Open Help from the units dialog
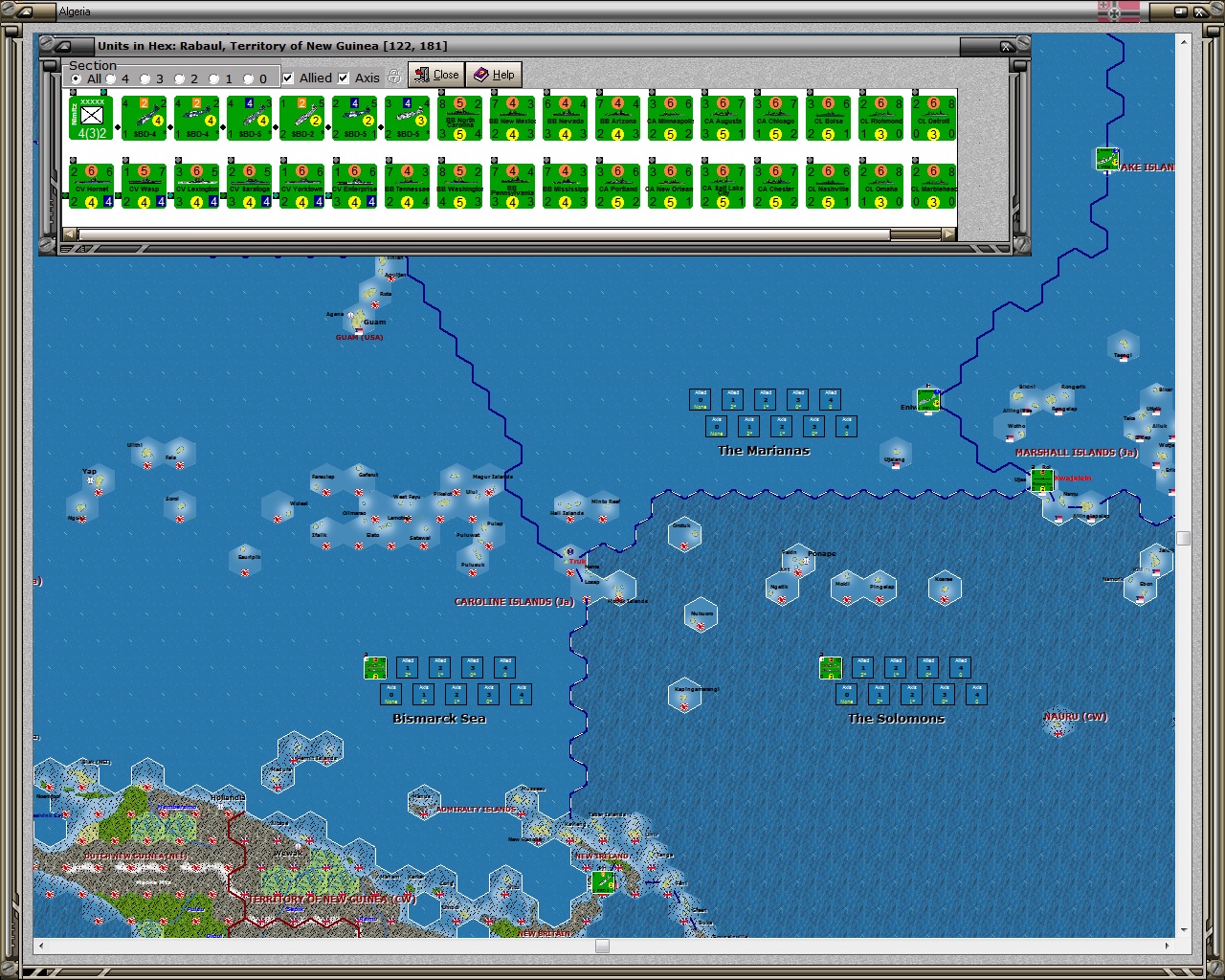 495,74
